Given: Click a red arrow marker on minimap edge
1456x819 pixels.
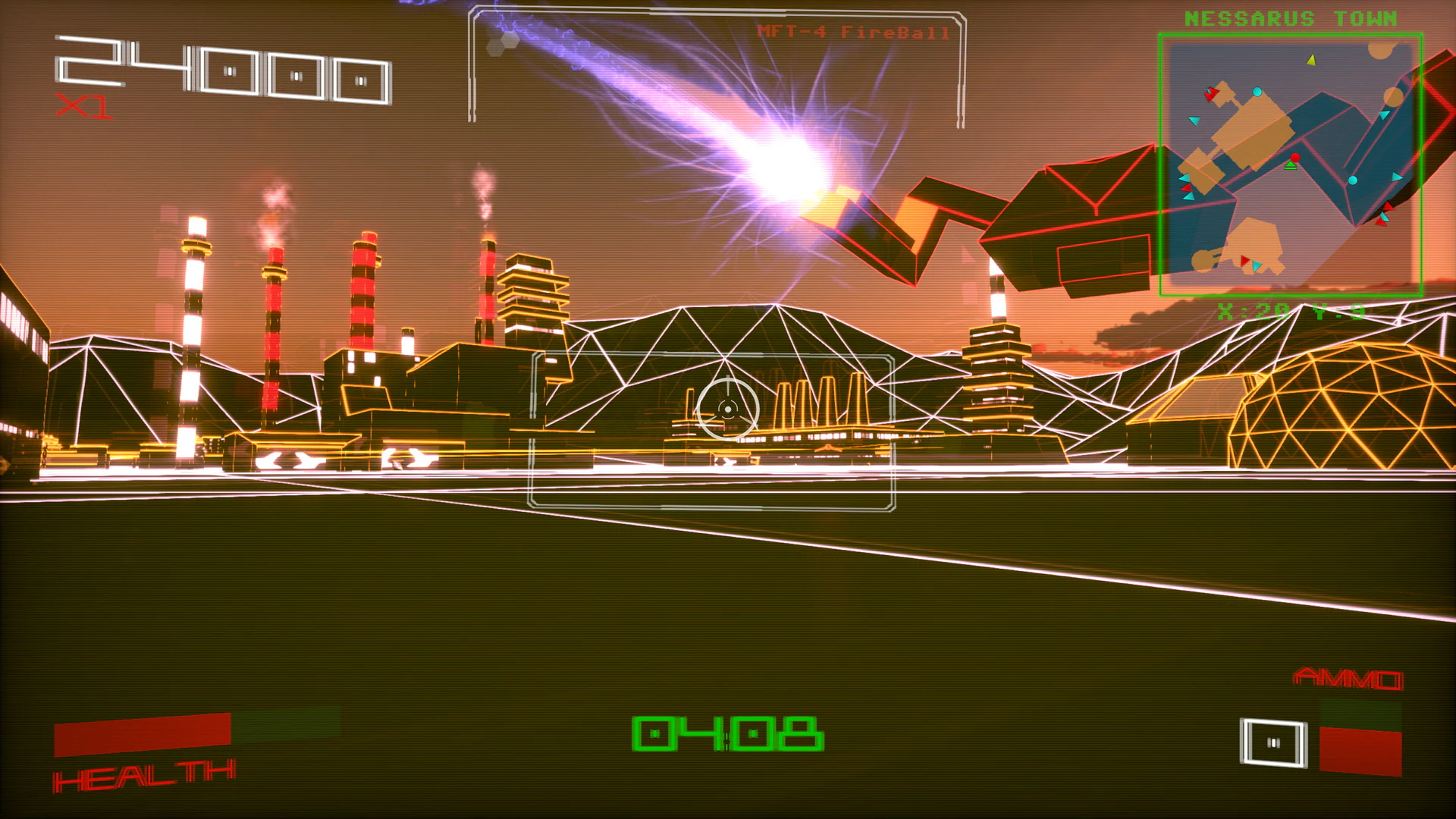Looking at the screenshot, I should click(1212, 93).
